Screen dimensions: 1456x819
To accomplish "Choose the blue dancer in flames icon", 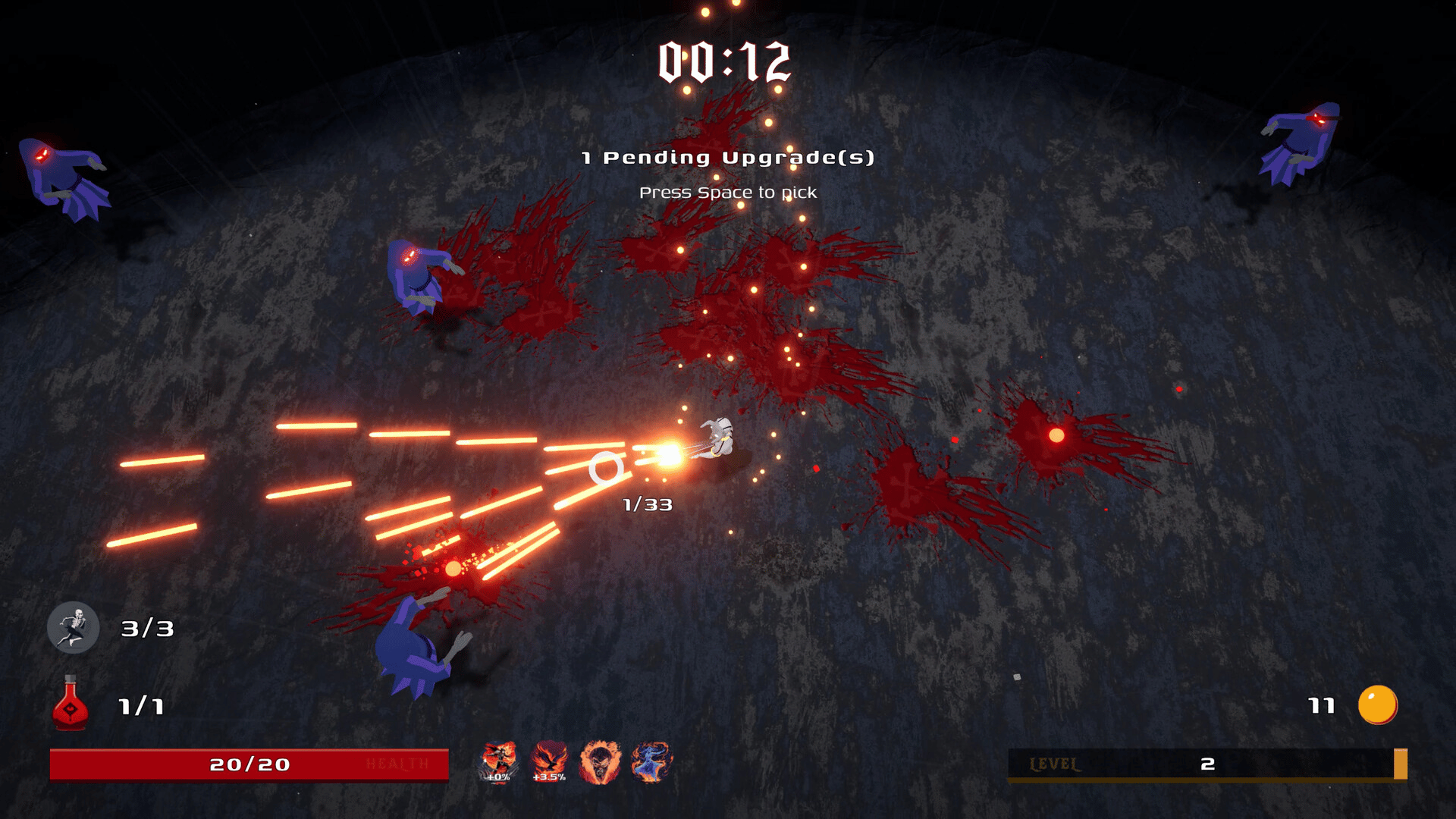I will (x=651, y=761).
